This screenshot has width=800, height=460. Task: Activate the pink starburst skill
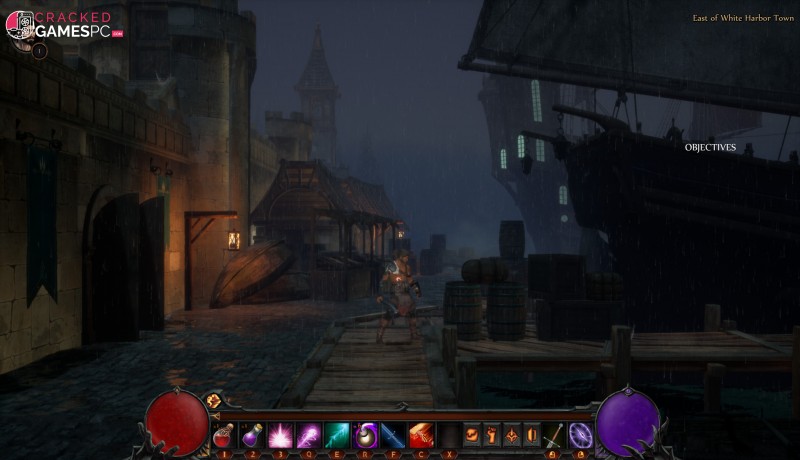pyautogui.click(x=279, y=435)
